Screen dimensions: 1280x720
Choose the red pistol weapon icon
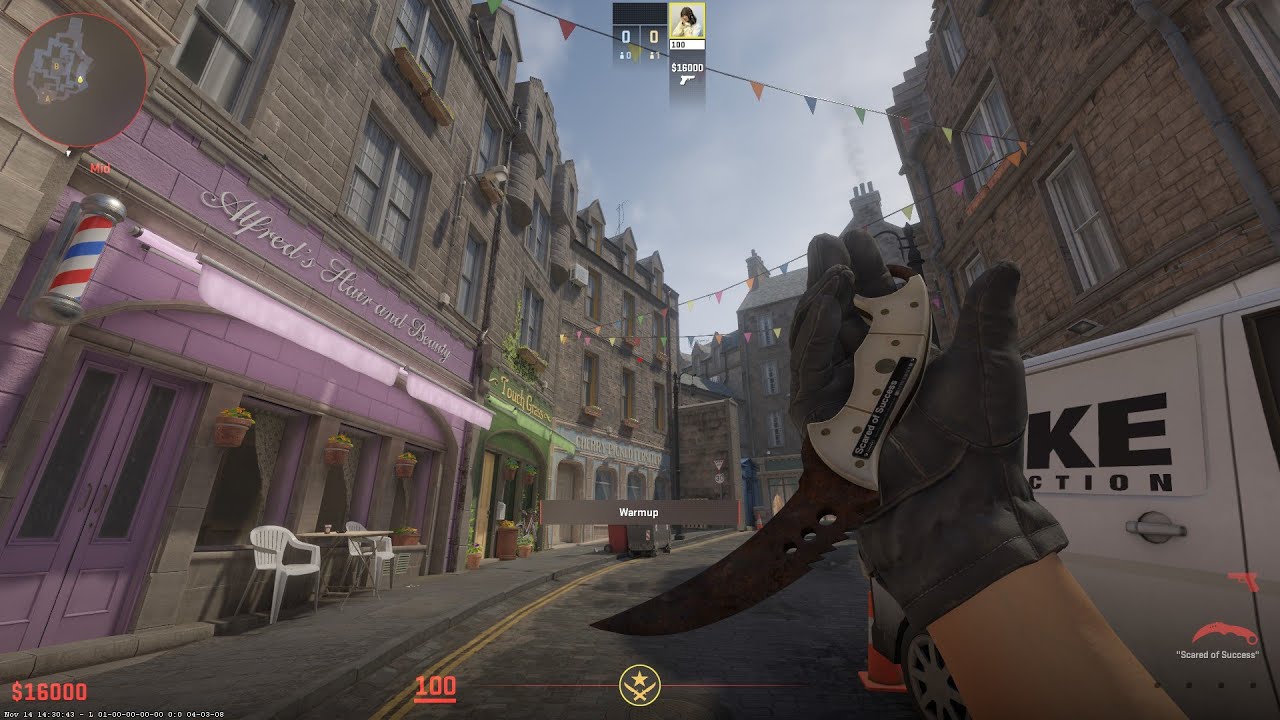tap(1242, 582)
